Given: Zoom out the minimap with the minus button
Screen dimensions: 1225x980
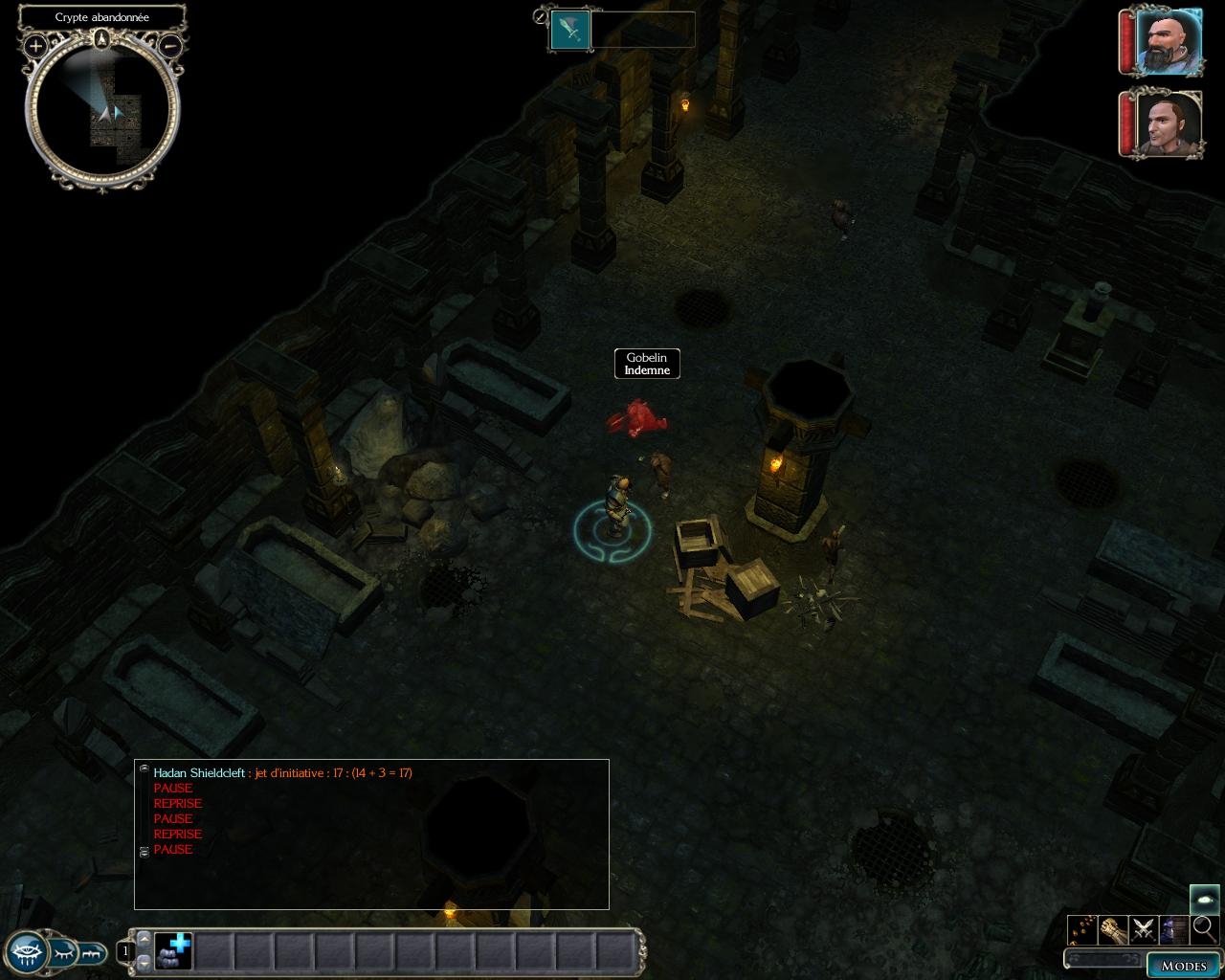Looking at the screenshot, I should [x=170, y=45].
